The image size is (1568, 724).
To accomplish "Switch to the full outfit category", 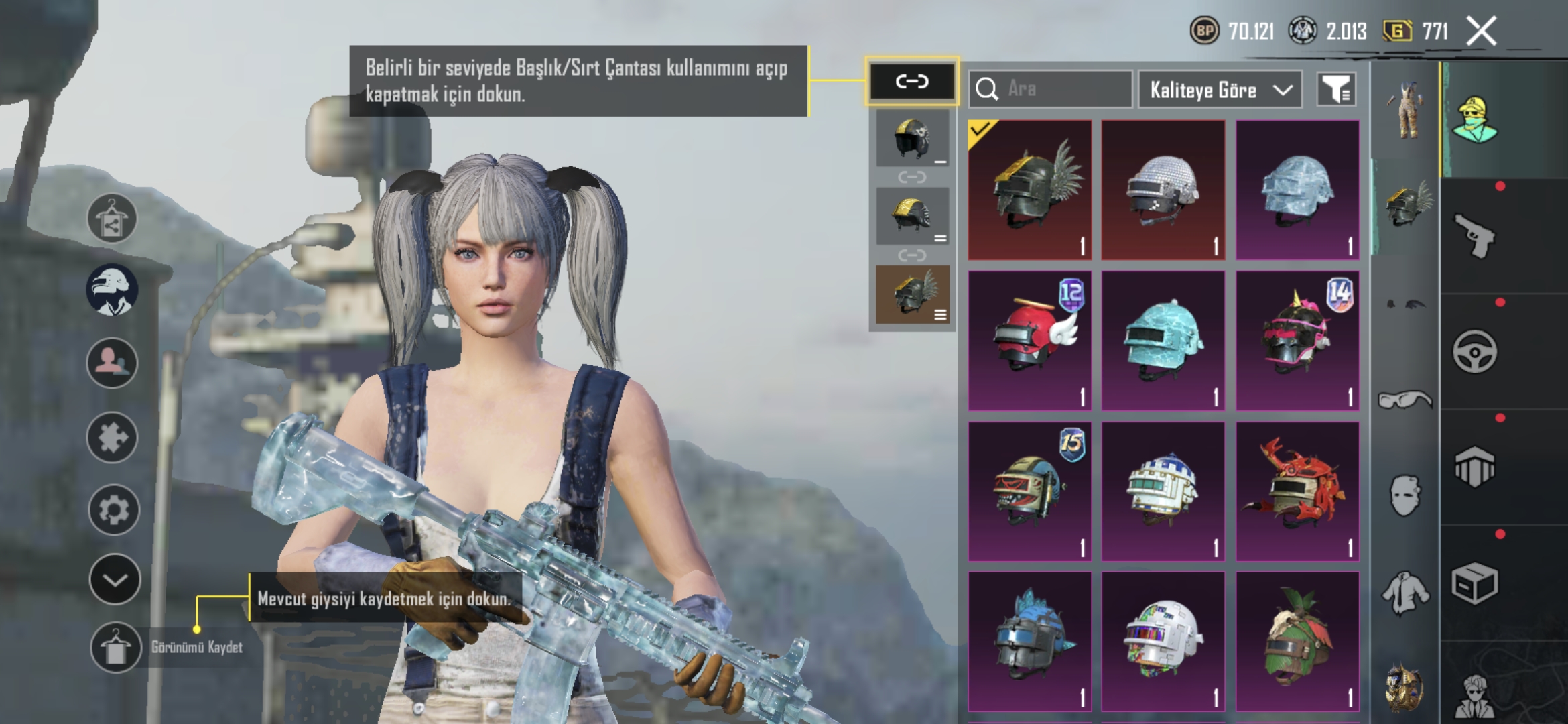I will pyautogui.click(x=1405, y=111).
